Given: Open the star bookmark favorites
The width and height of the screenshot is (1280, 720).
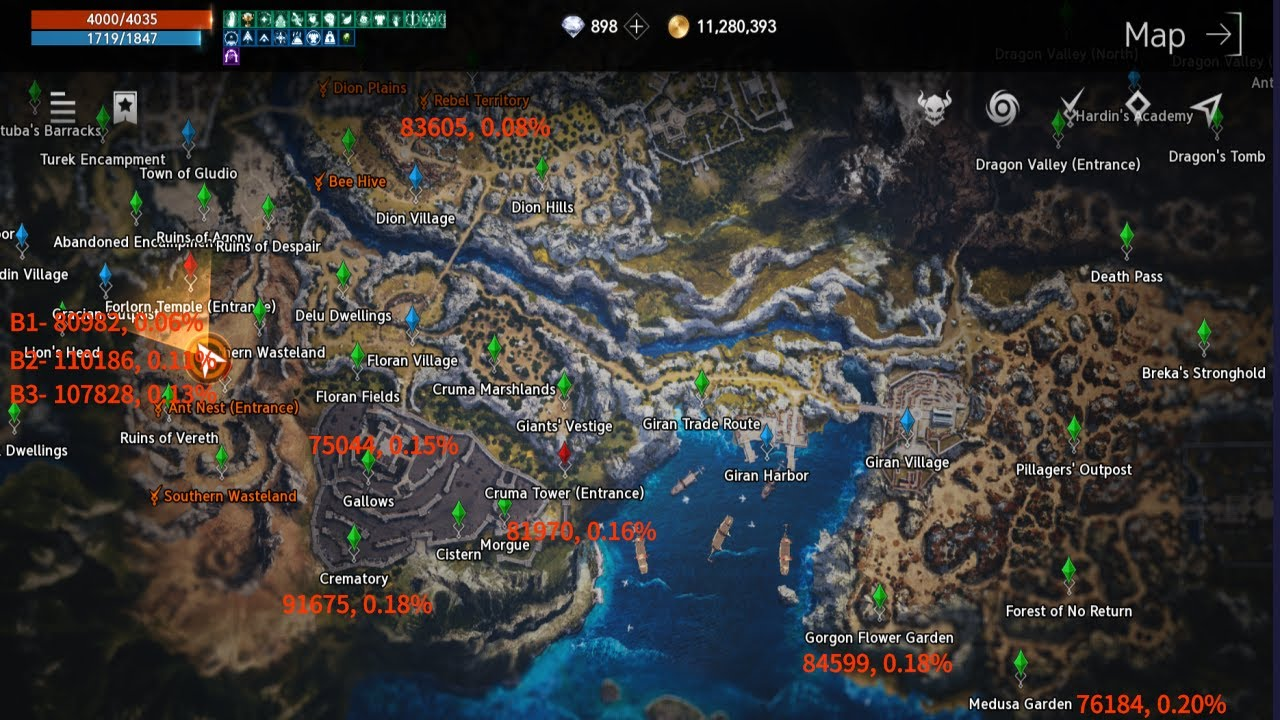Looking at the screenshot, I should (x=124, y=107).
